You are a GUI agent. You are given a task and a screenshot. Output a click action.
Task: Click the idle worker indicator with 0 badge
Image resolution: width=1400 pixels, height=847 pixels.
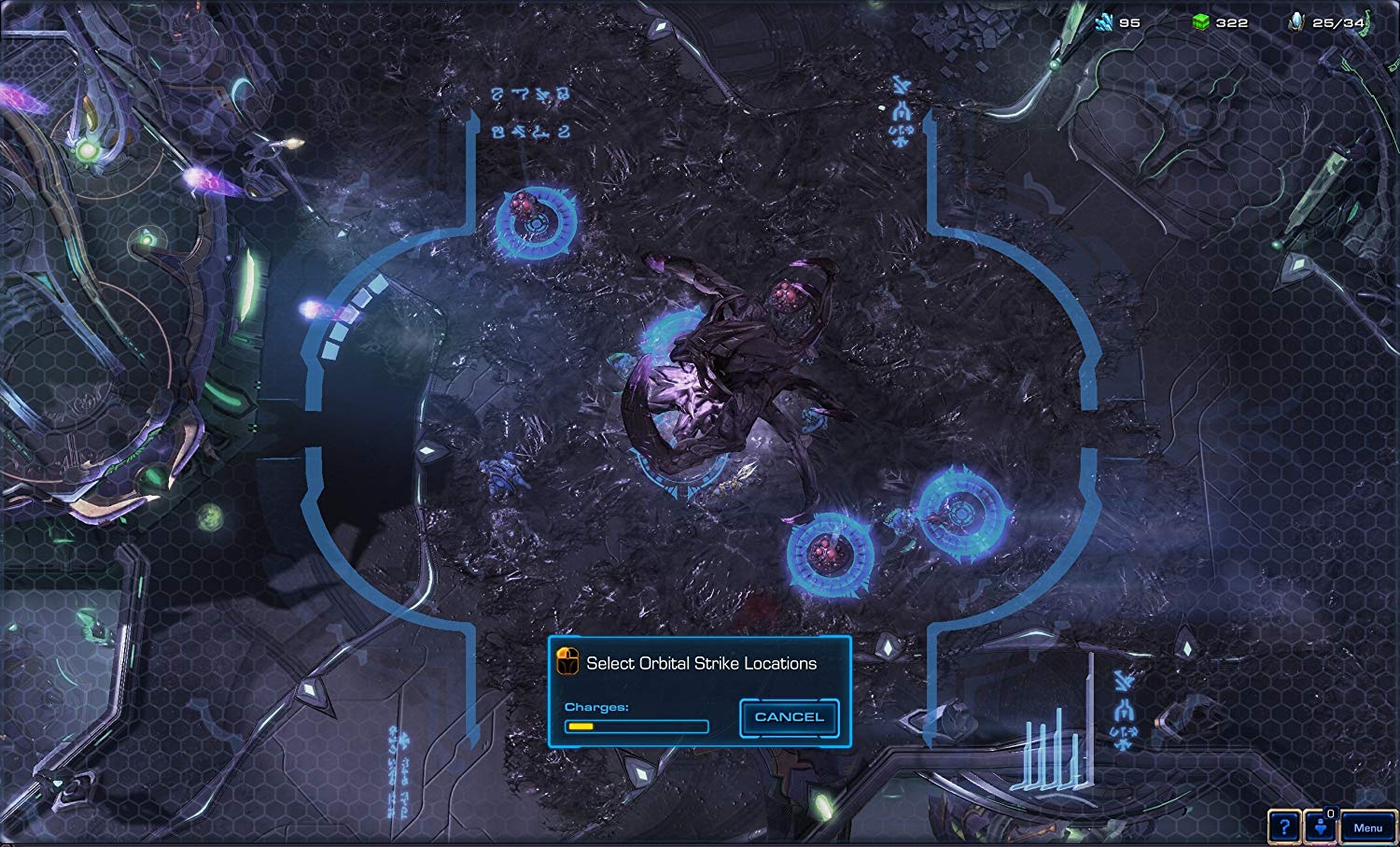1322,826
